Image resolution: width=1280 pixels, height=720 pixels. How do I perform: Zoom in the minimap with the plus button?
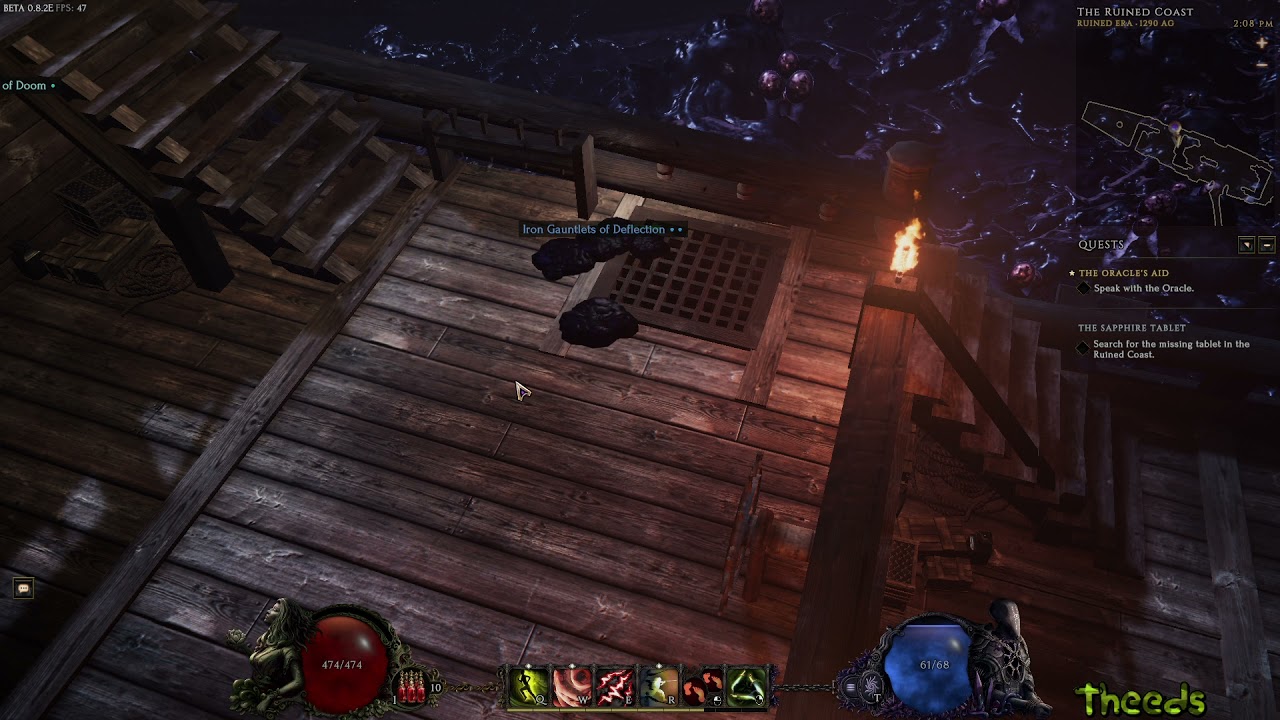[x=1262, y=43]
